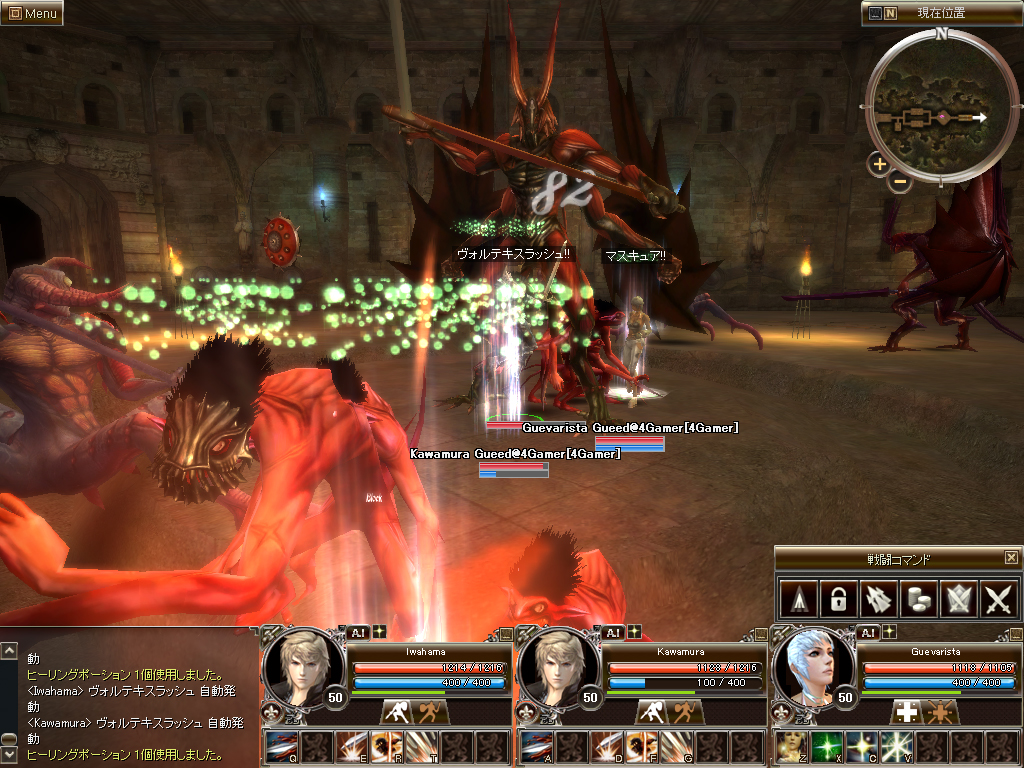
Task: Choose the triple arrows battle command
Action: click(x=877, y=599)
